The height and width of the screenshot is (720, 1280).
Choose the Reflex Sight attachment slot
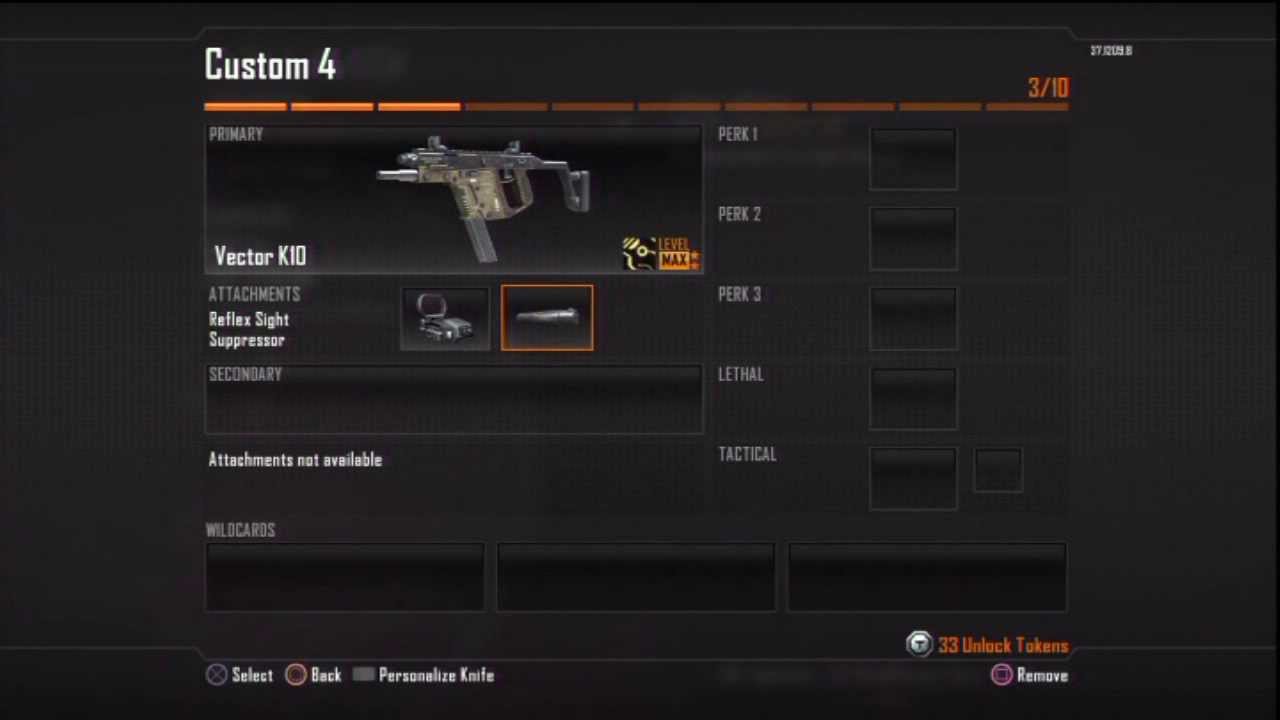(x=445, y=319)
